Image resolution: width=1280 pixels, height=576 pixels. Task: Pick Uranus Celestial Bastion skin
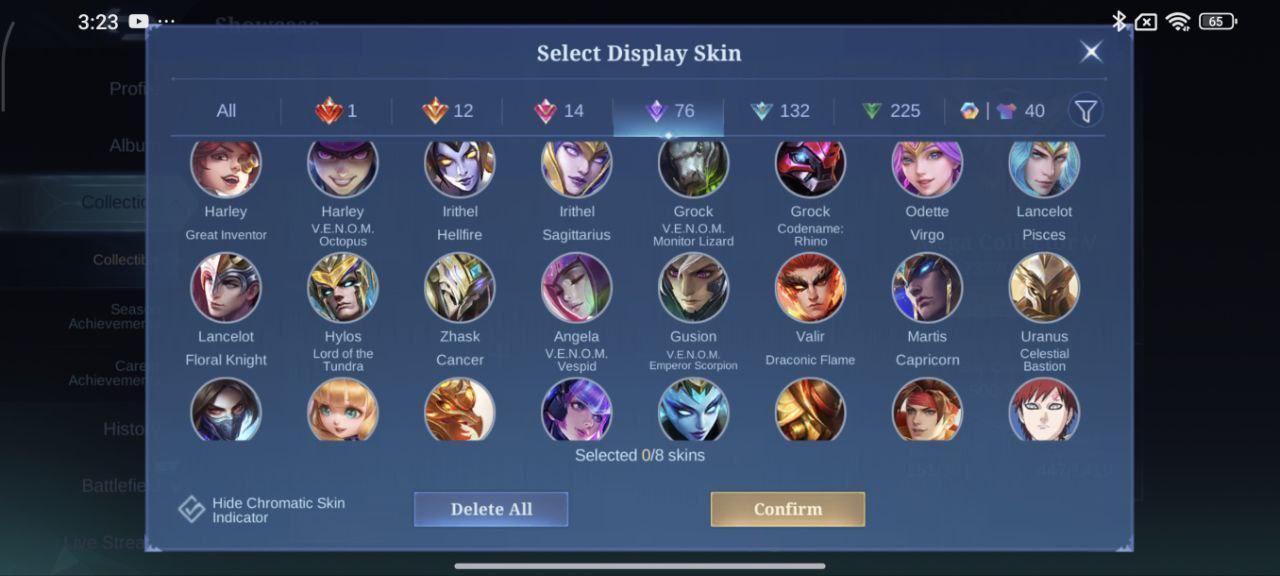[x=1044, y=288]
